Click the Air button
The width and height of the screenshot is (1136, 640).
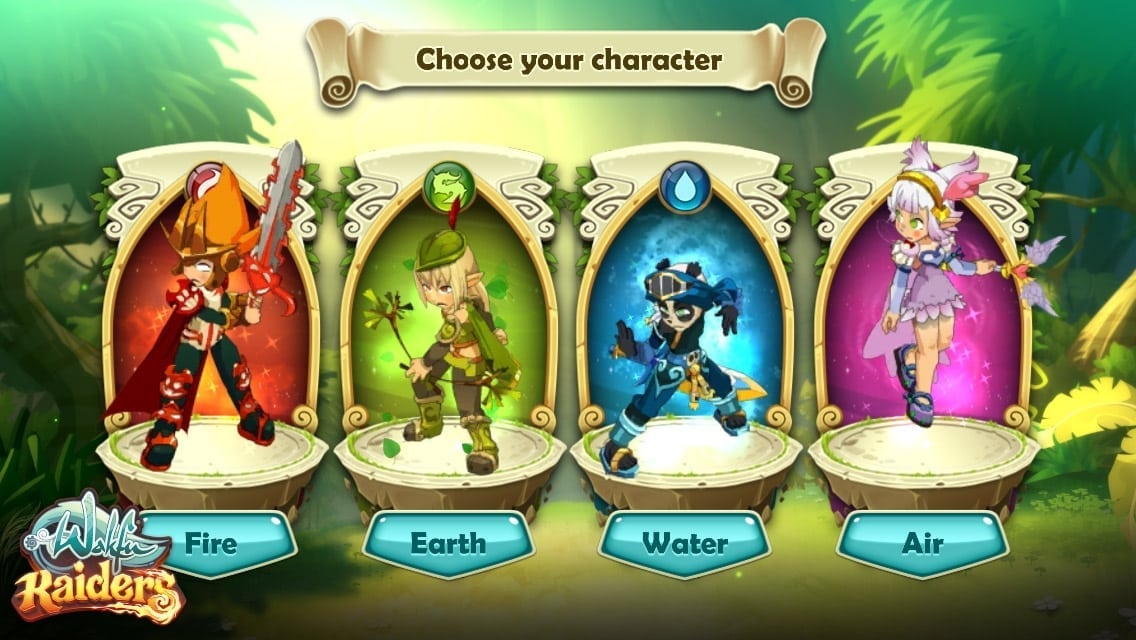[923, 545]
